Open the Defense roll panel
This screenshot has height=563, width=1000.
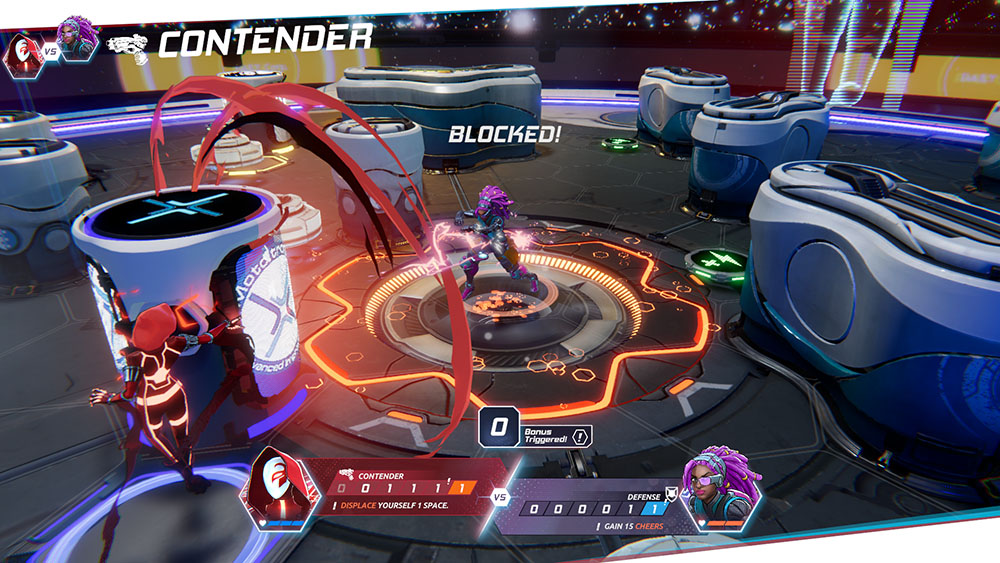tap(592, 507)
